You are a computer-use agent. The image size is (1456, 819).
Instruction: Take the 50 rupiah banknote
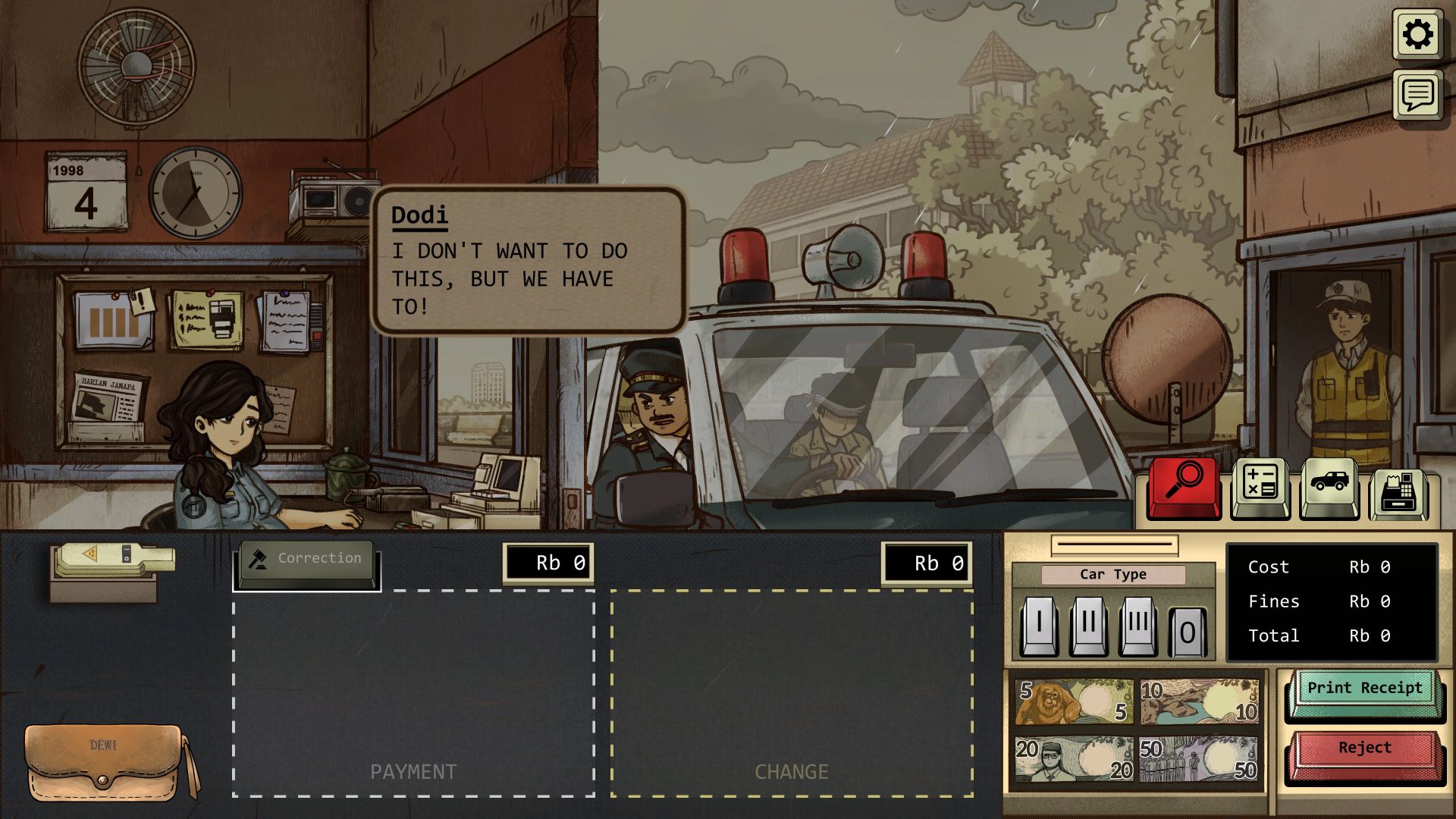coord(1200,758)
